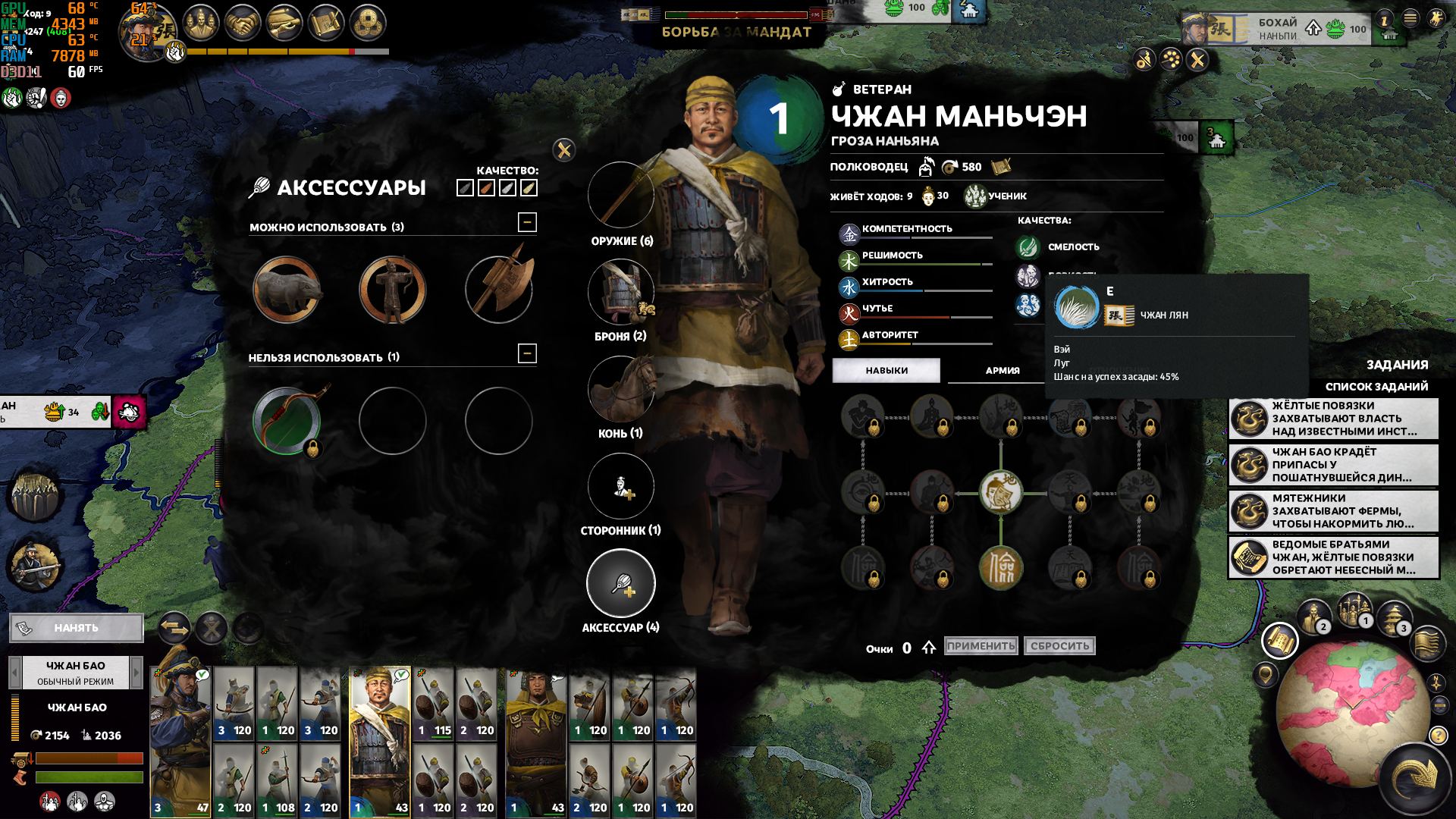Click the Нанять recruit button
Screen dimensions: 1456x819
(76, 628)
